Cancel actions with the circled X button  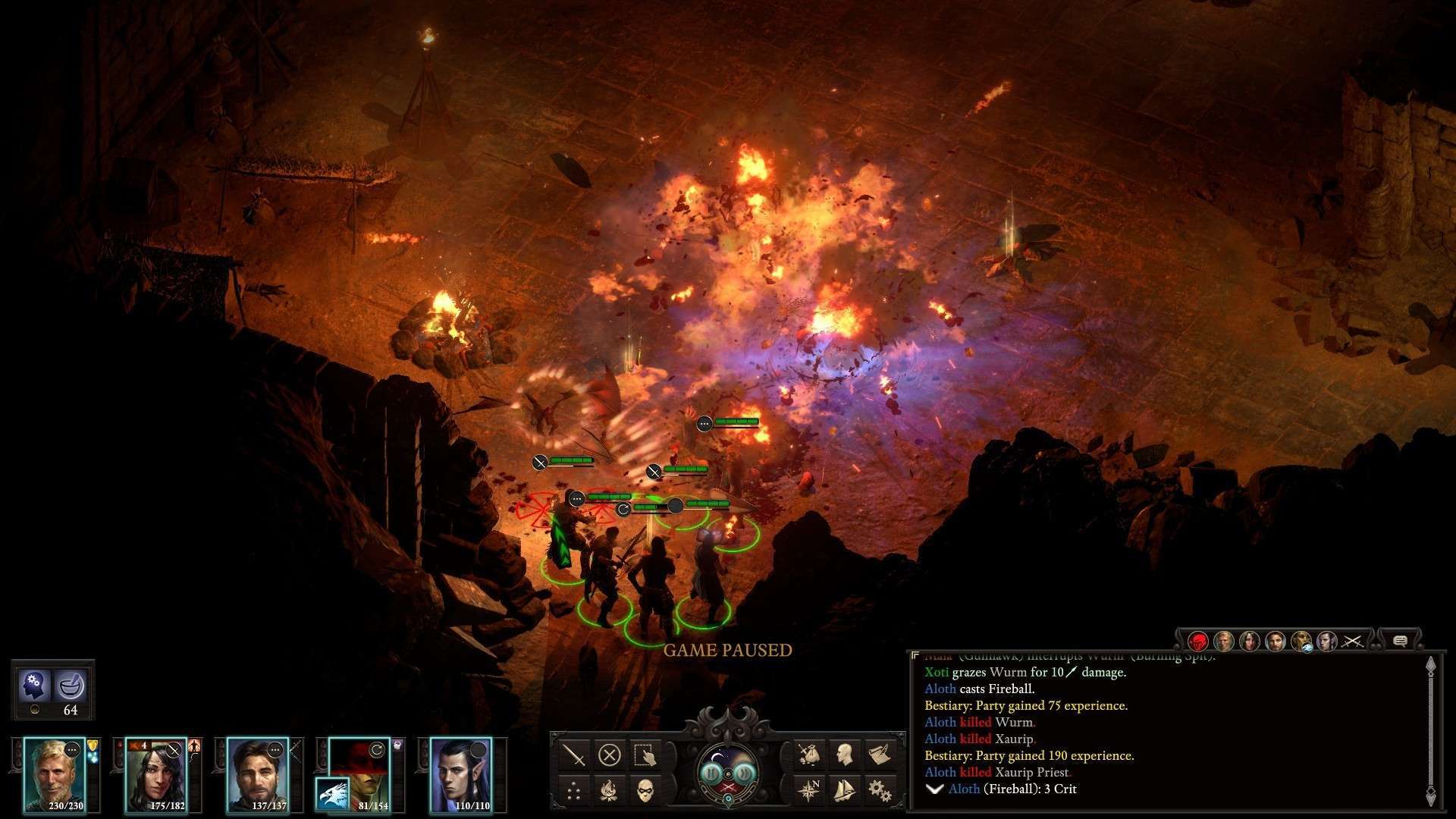(x=610, y=755)
